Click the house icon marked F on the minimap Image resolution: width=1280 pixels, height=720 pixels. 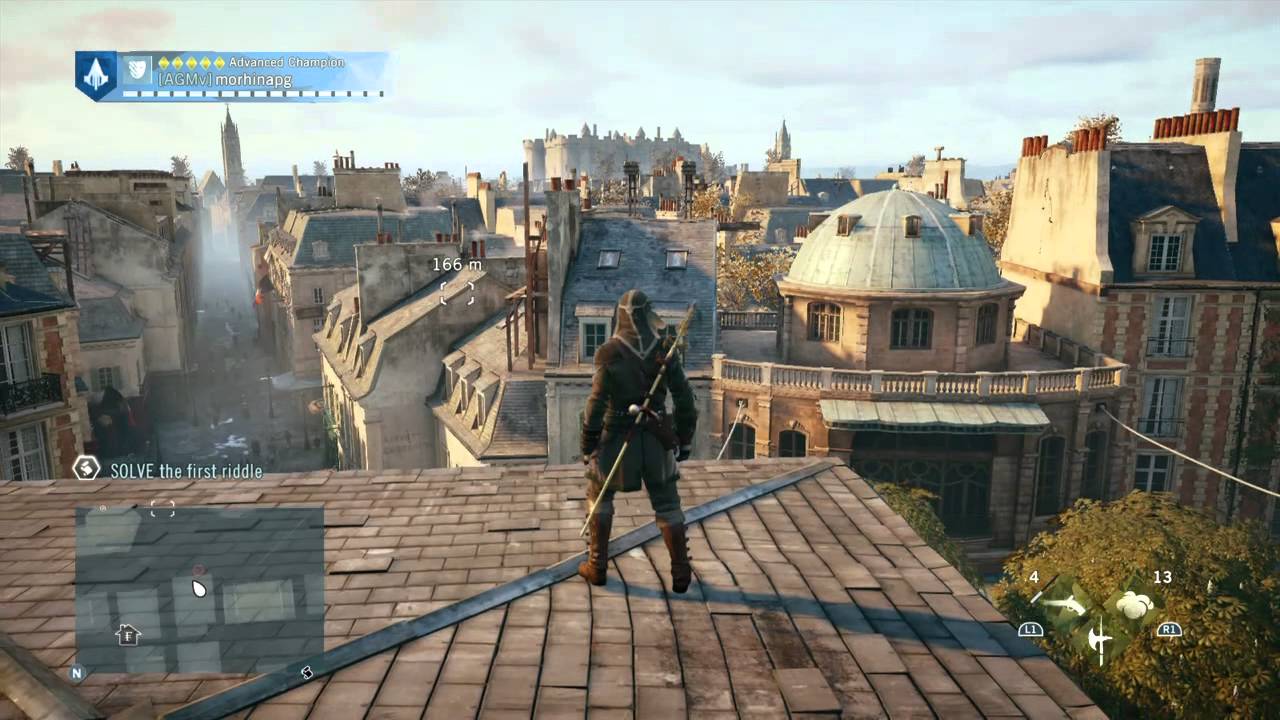(127, 635)
